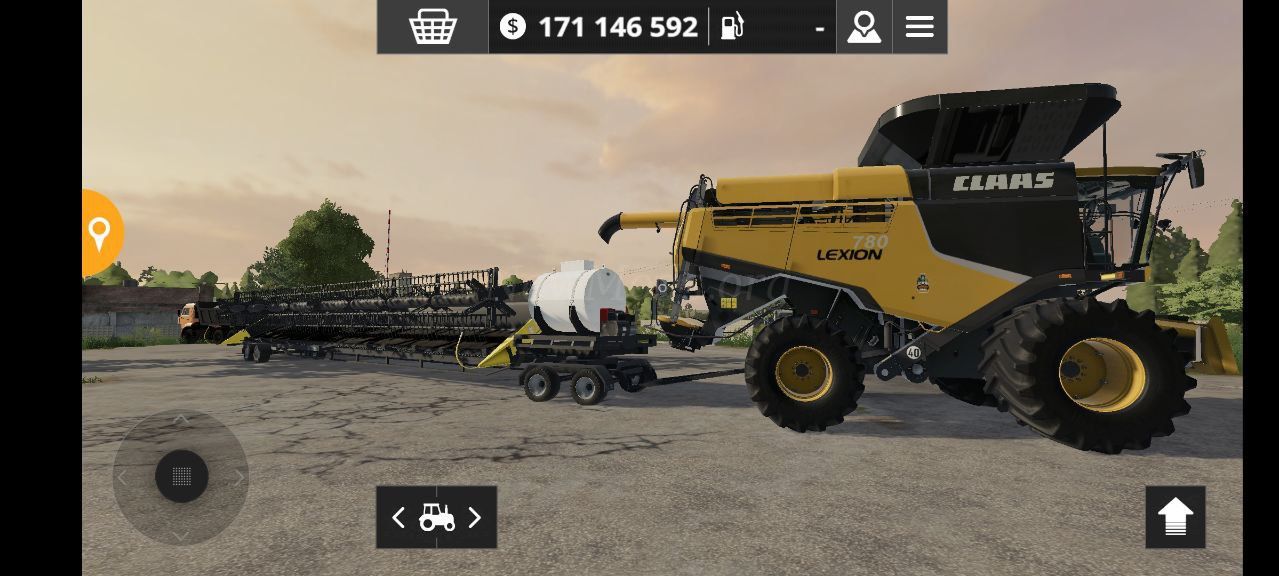Tap the virtual steering joystick center

181,476
